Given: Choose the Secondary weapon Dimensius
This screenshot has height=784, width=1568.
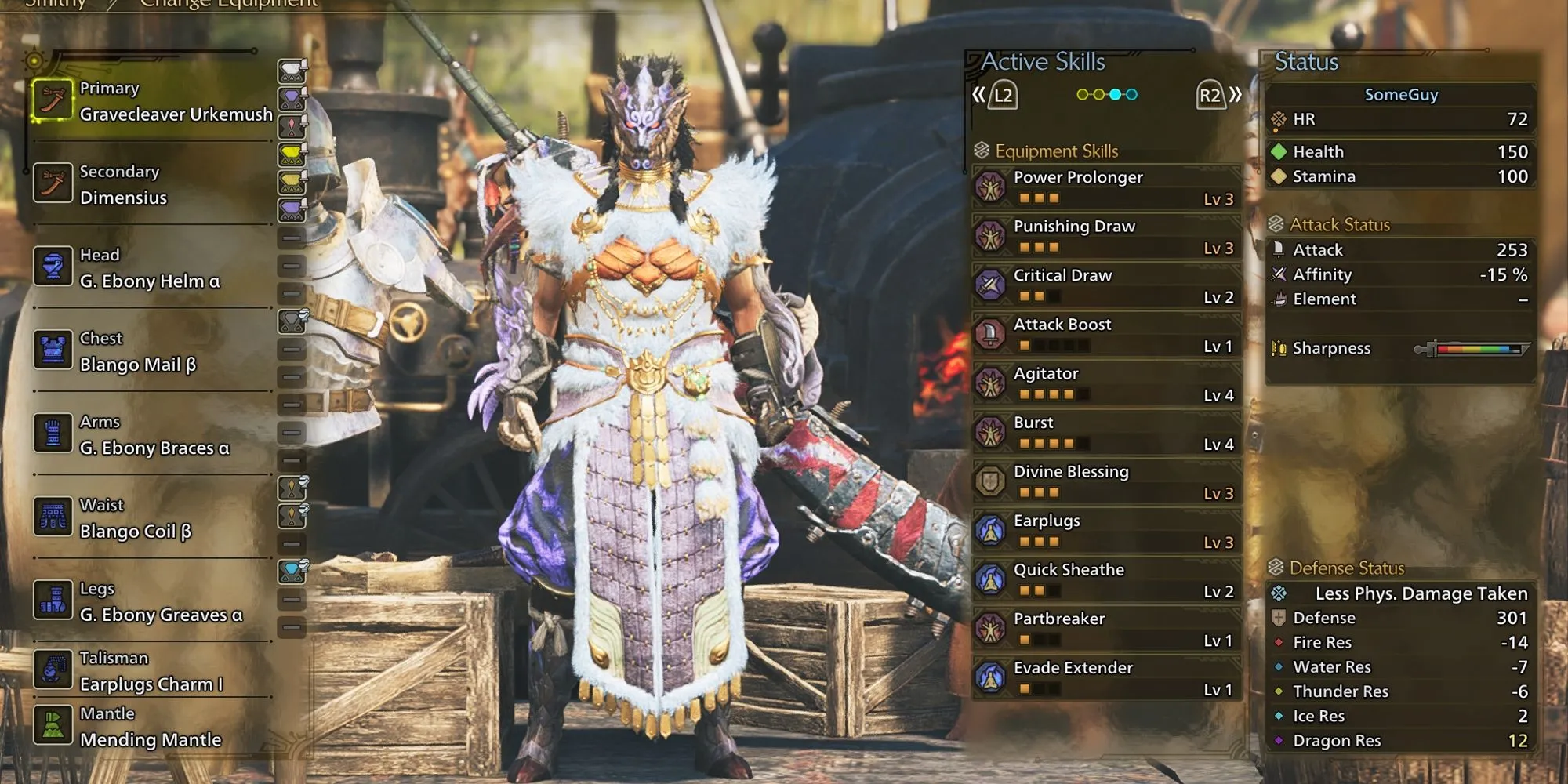Looking at the screenshot, I should coord(153,185).
